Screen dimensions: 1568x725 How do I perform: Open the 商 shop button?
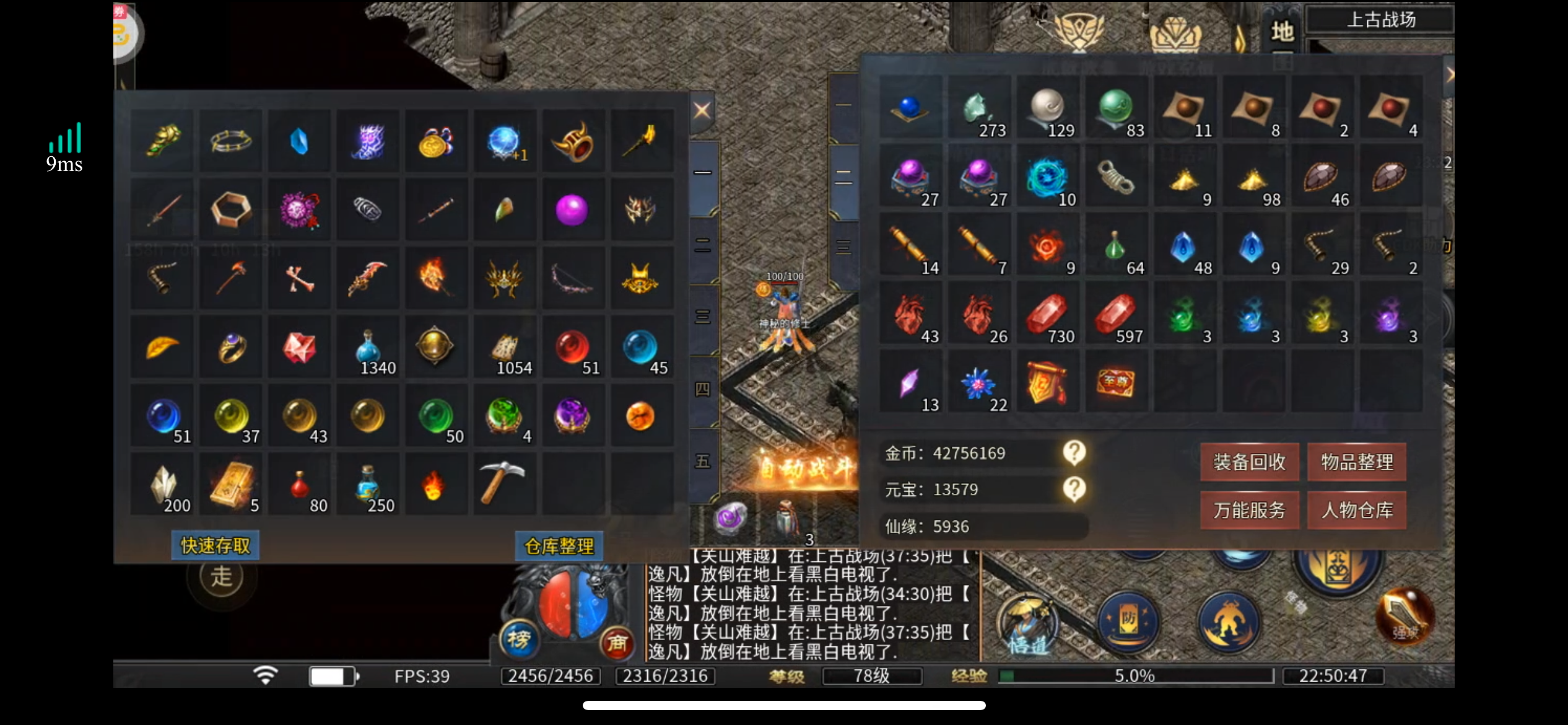(x=617, y=643)
